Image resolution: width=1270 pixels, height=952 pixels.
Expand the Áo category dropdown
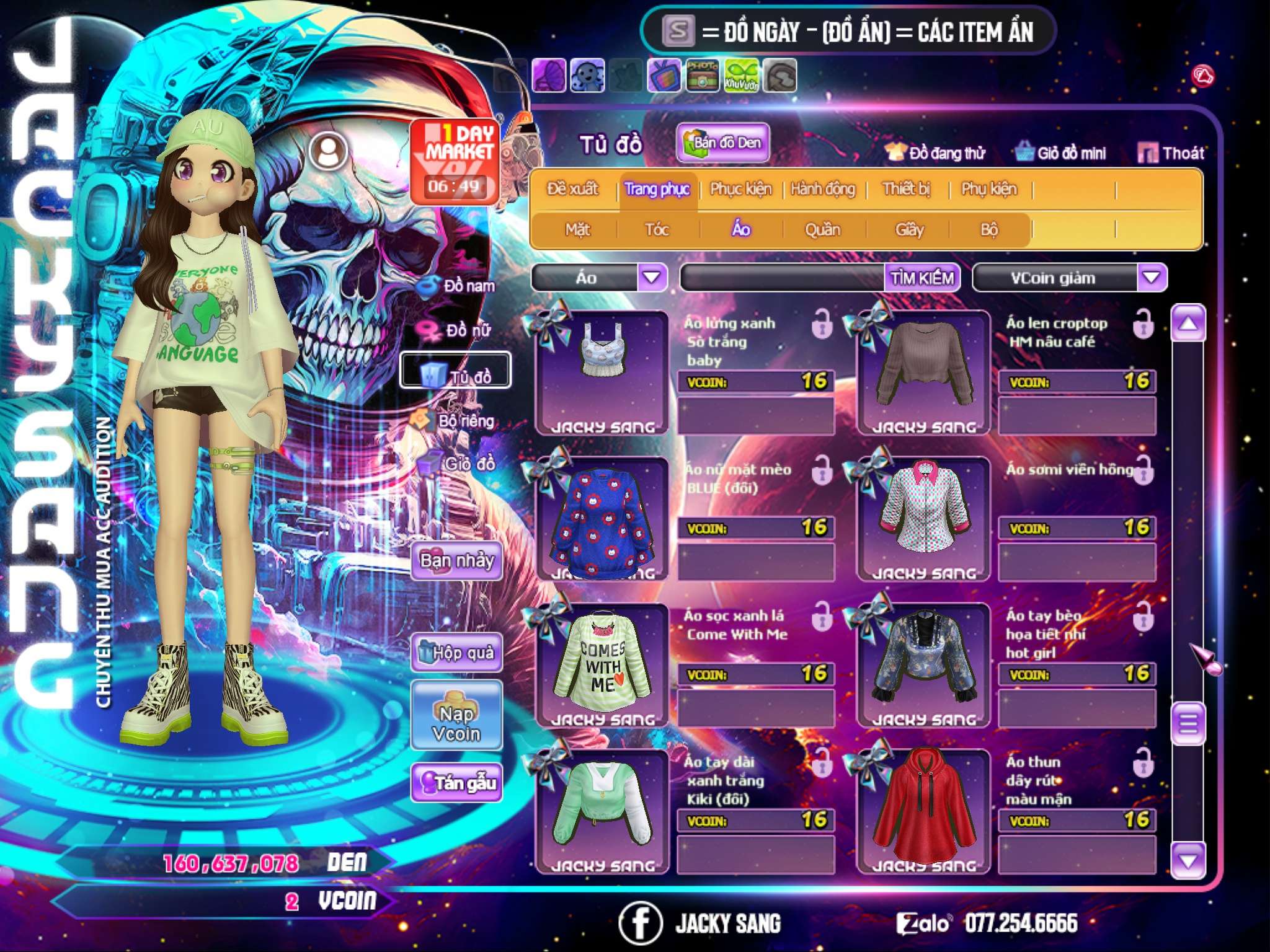pos(652,277)
